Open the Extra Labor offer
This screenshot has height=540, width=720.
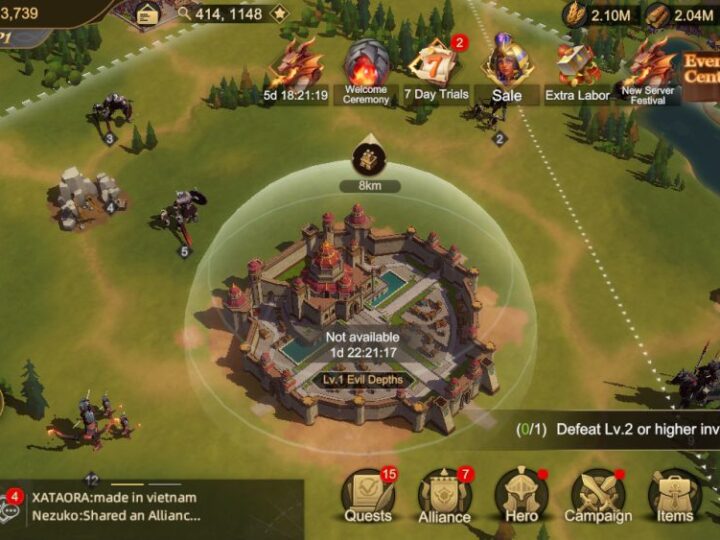577,70
